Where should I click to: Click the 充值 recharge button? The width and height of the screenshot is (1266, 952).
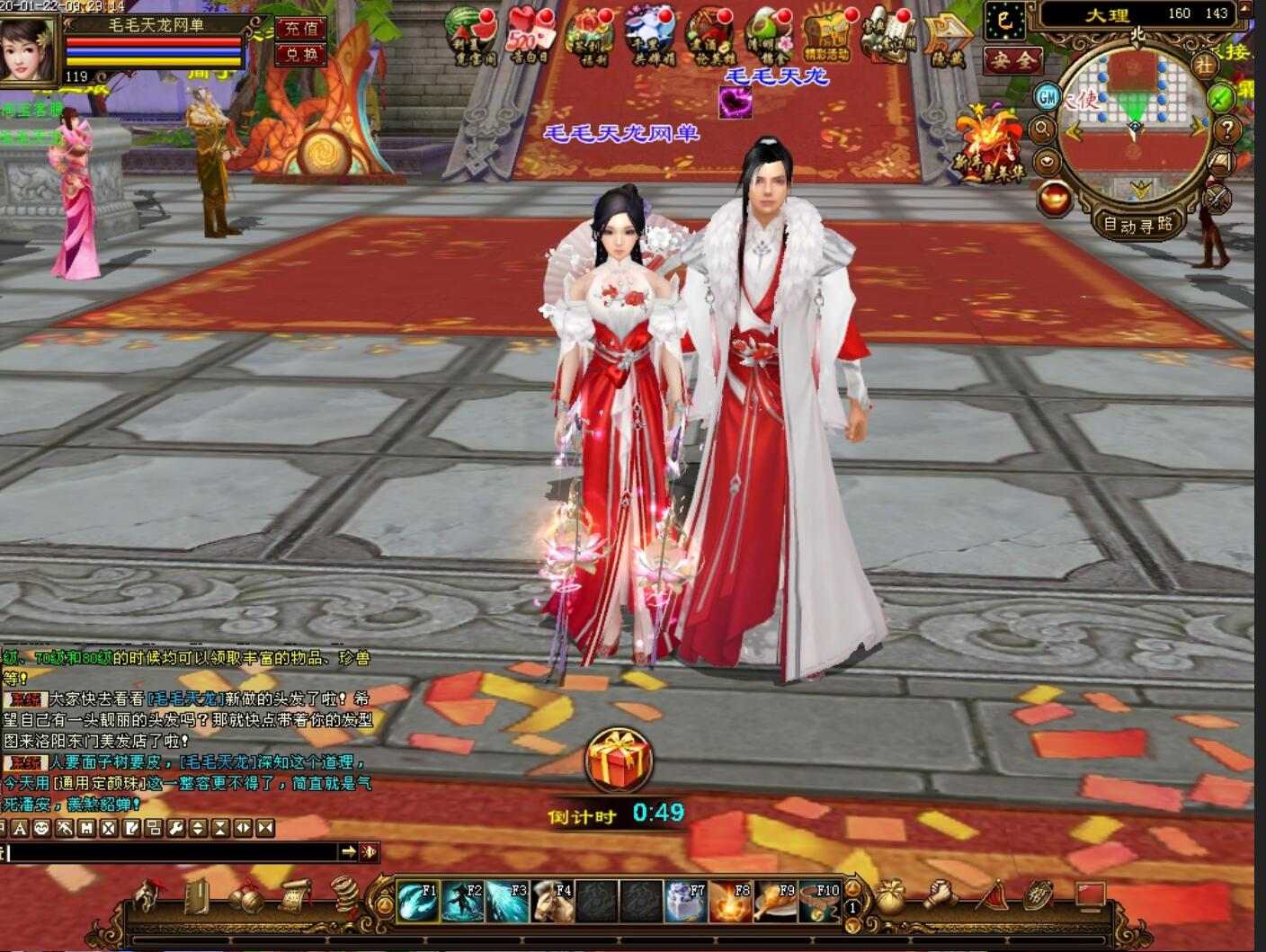pos(300,29)
